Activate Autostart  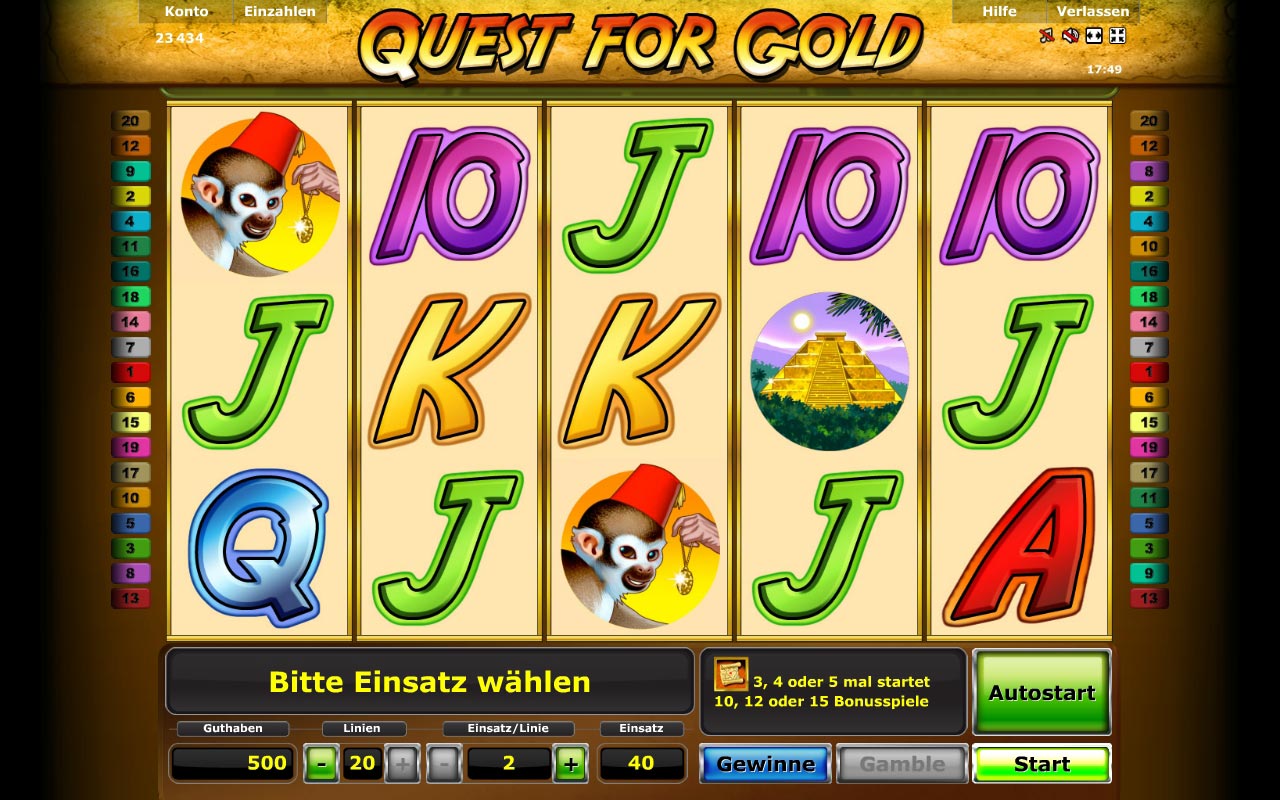pyautogui.click(x=1041, y=692)
